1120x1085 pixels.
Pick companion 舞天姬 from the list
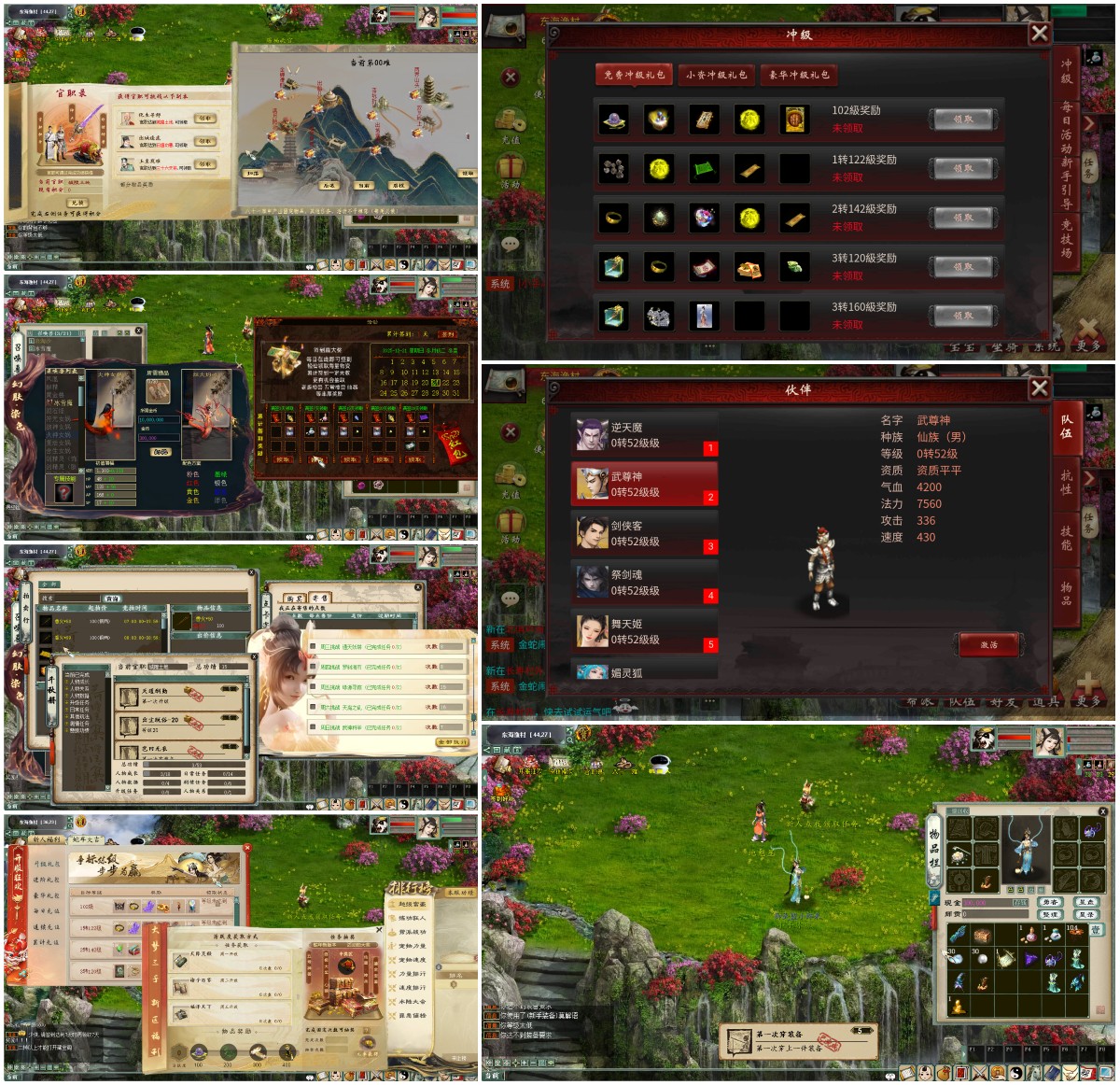pos(644,632)
